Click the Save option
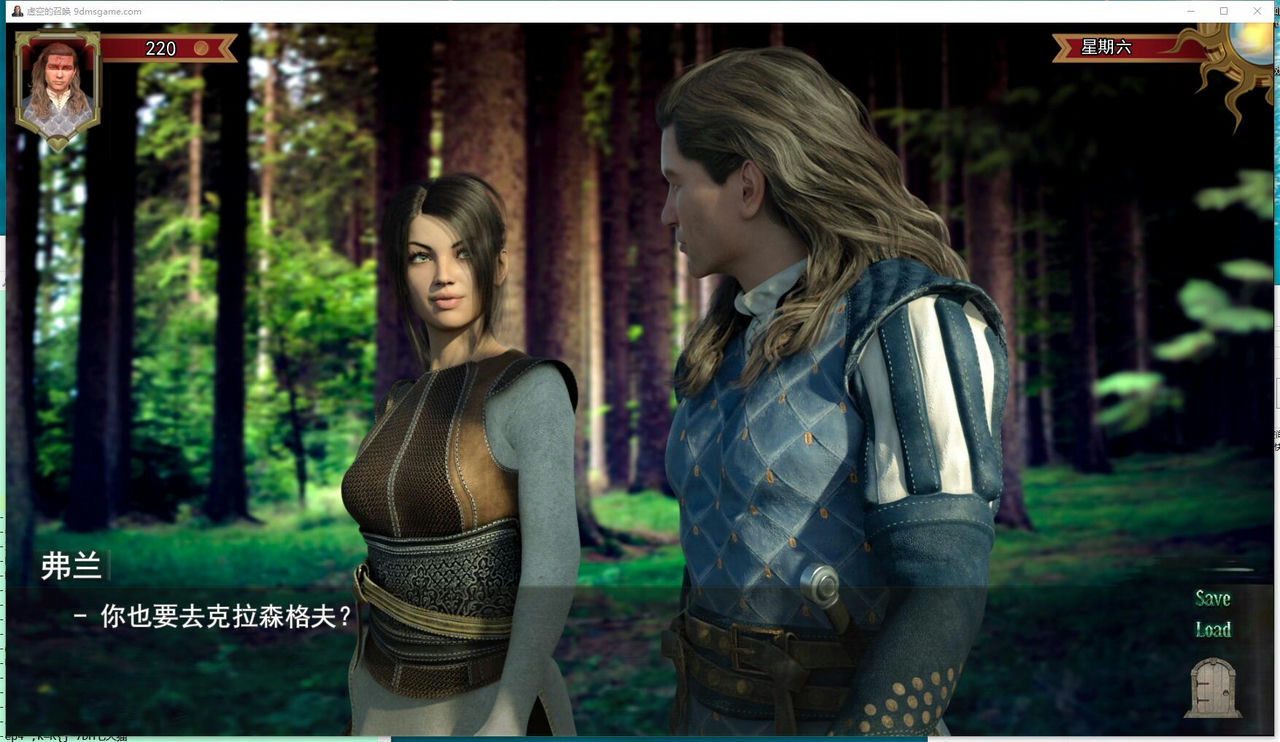Viewport: 1280px width, 742px height. [x=1211, y=598]
